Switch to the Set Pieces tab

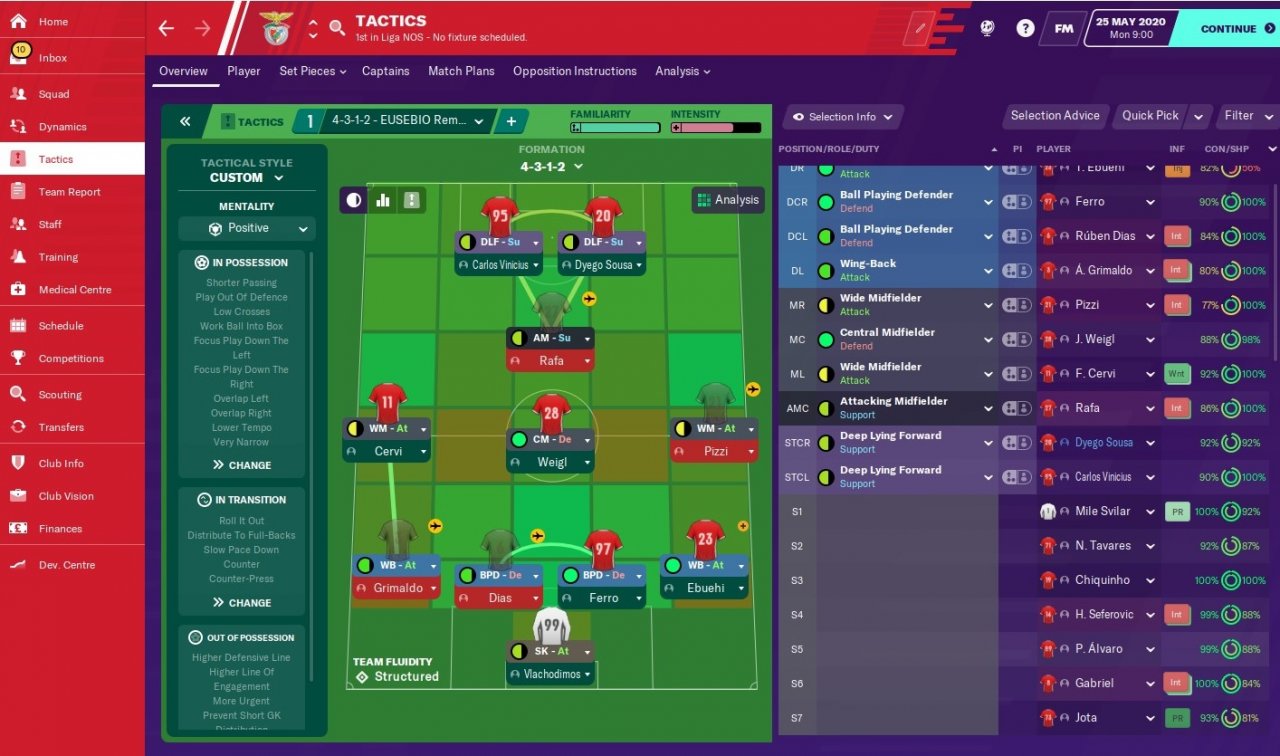[x=312, y=71]
